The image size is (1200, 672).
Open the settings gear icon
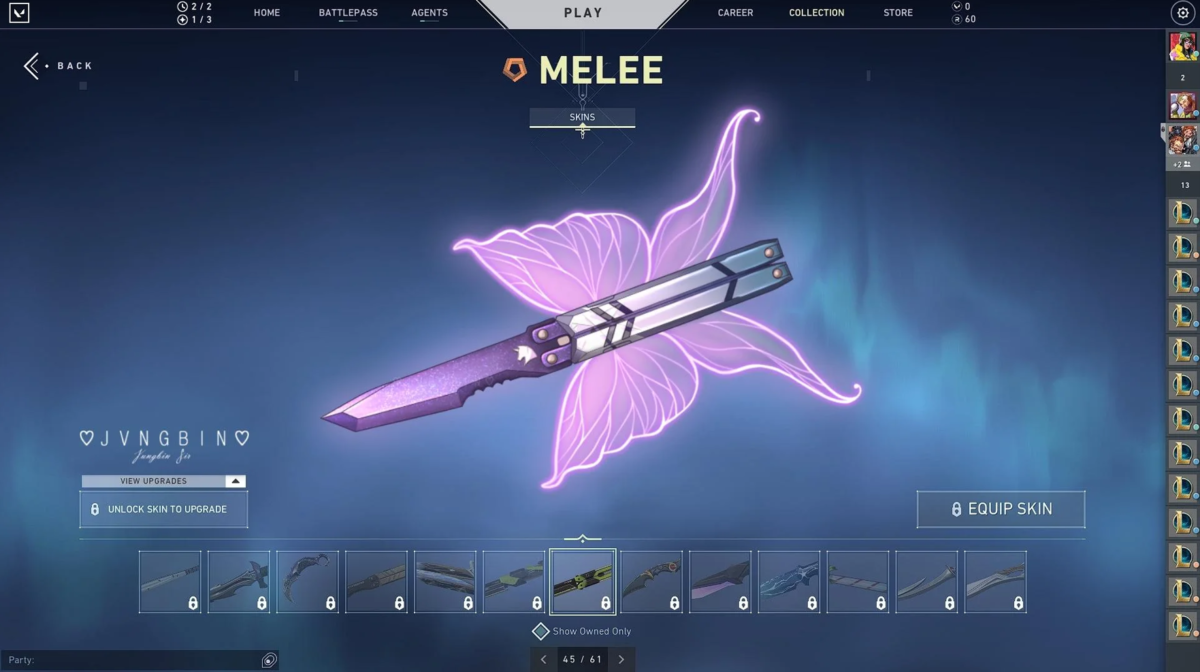click(1182, 13)
